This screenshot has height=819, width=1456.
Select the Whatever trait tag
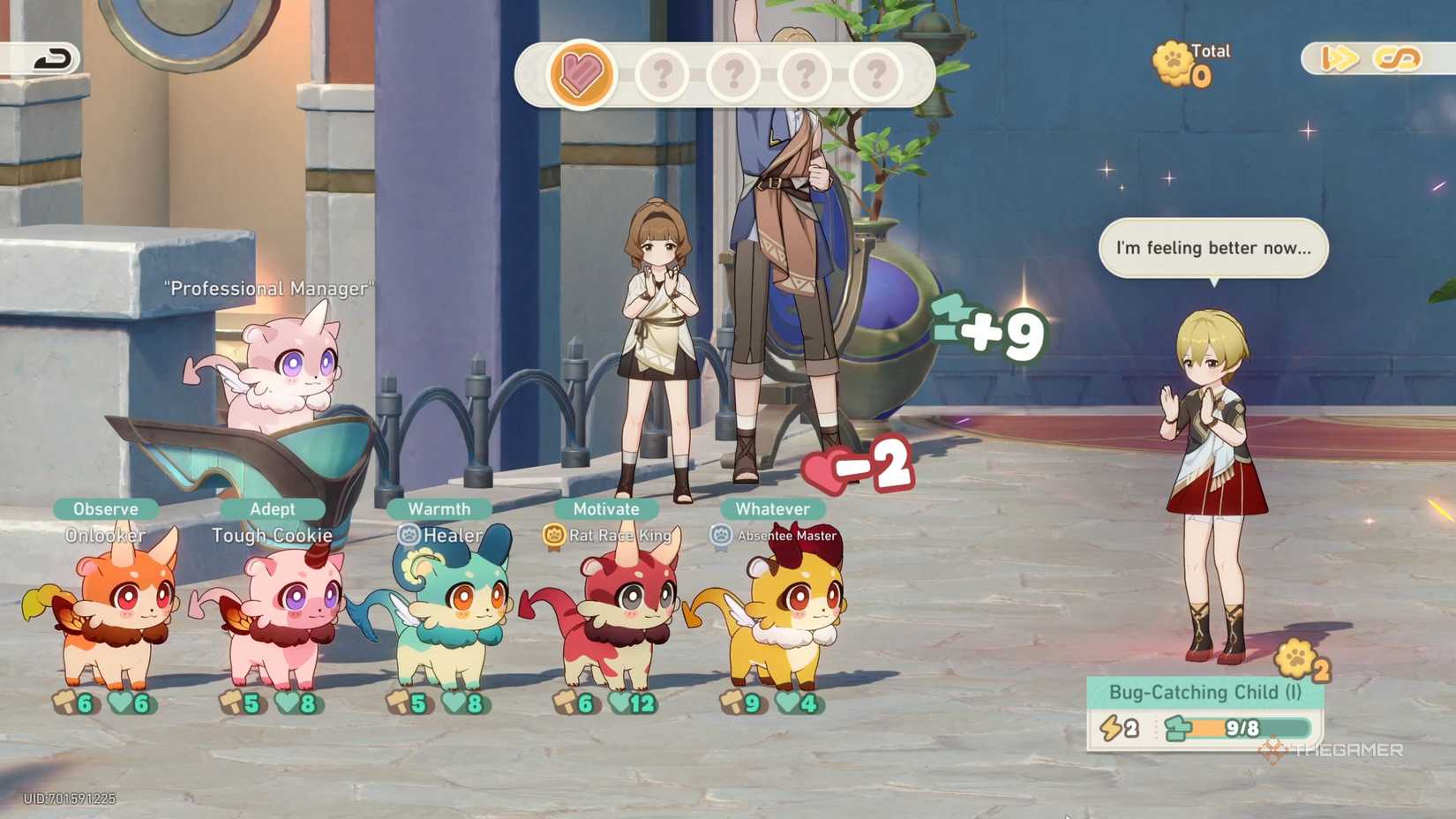coord(773,508)
